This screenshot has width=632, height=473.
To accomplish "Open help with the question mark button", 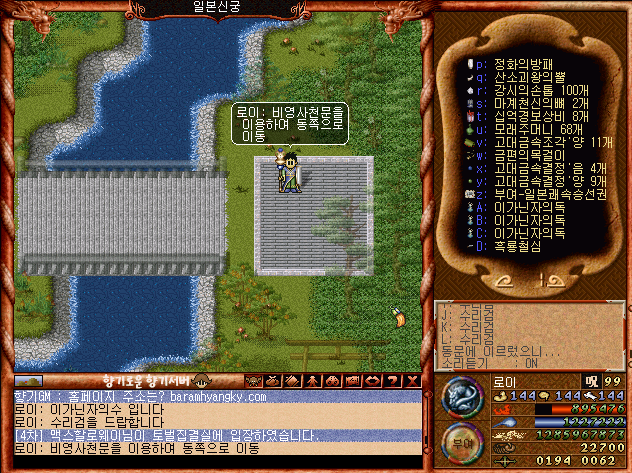I will point(393,380).
